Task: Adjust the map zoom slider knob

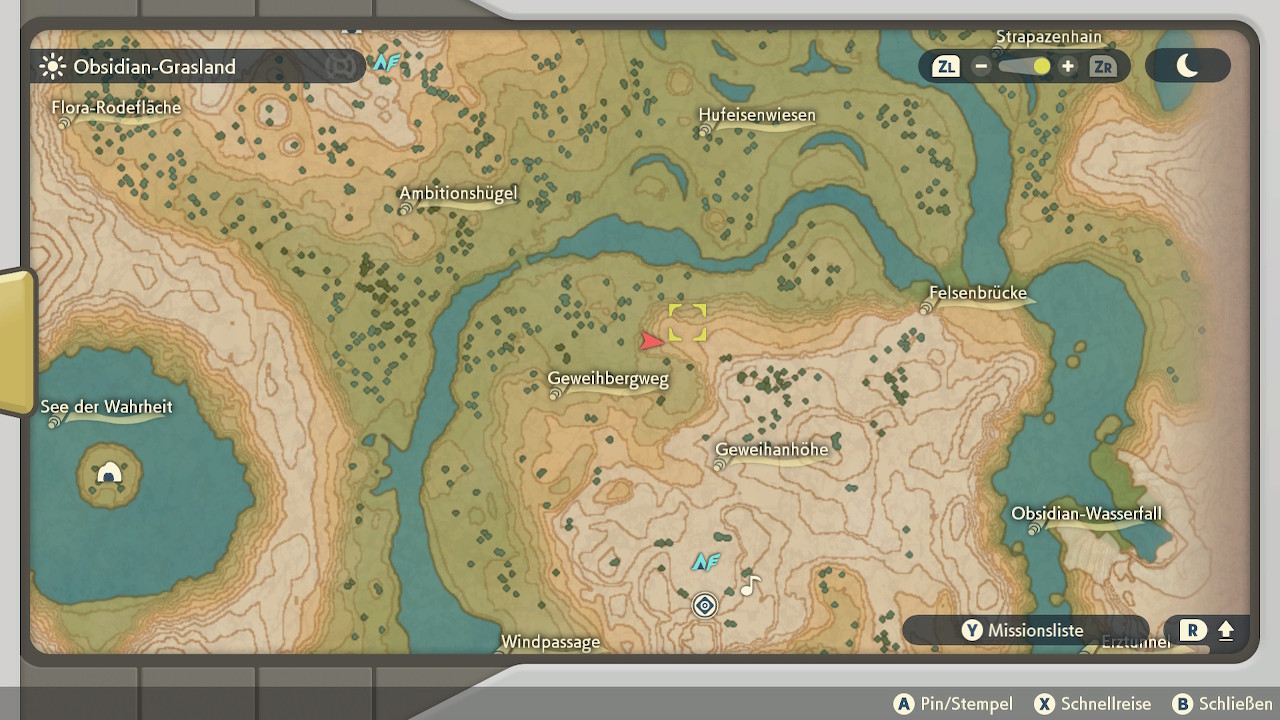Action: tap(1041, 67)
